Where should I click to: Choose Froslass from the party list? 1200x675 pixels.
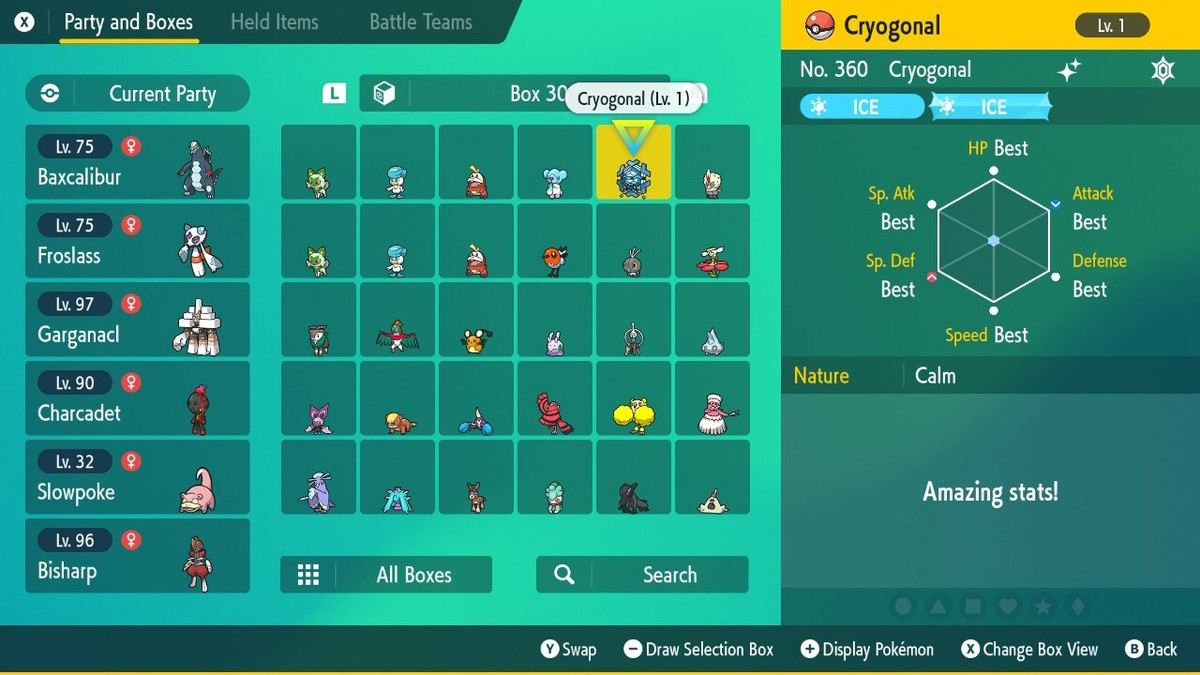coord(137,241)
